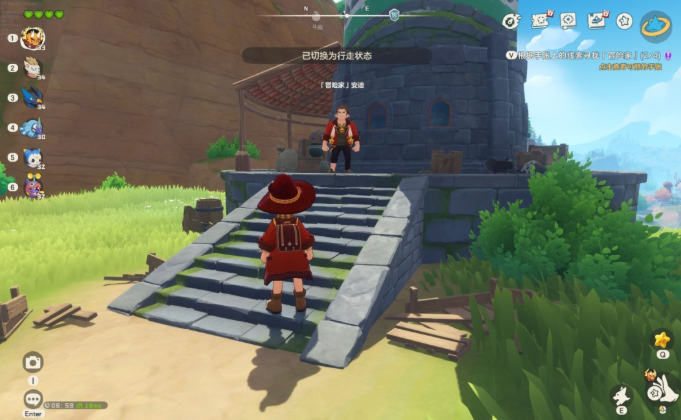681x420 pixels.
Task: Open the camera photo mode
Action: (33, 362)
